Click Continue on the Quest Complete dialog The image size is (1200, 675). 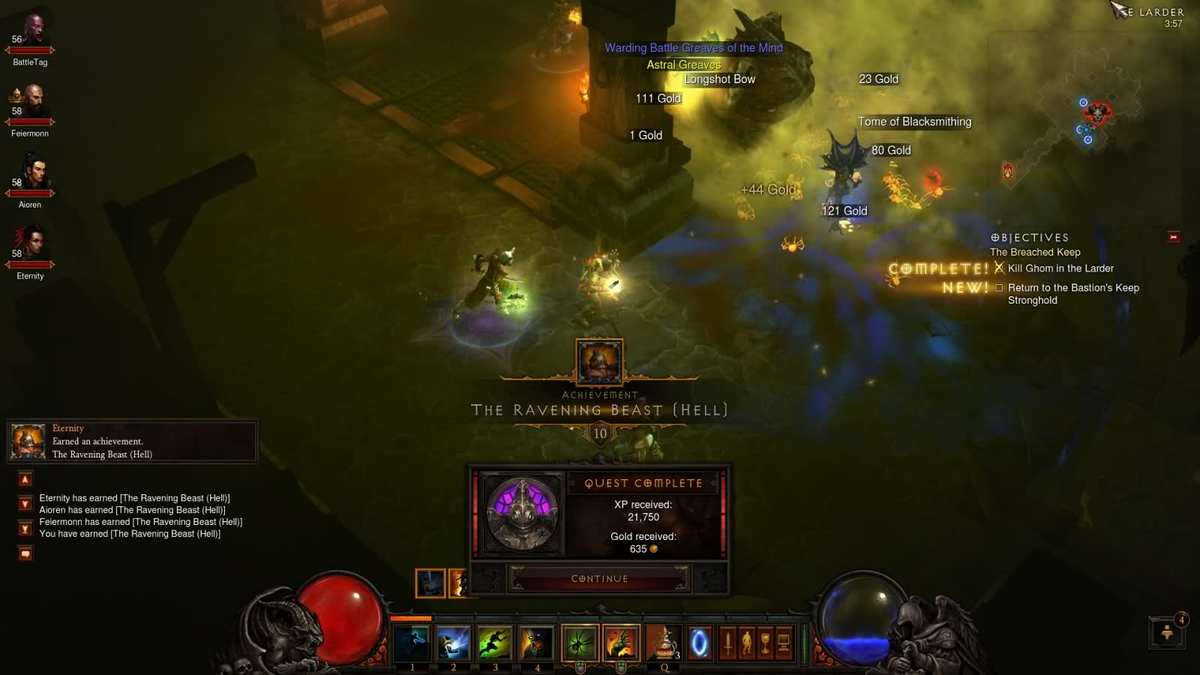click(x=599, y=579)
